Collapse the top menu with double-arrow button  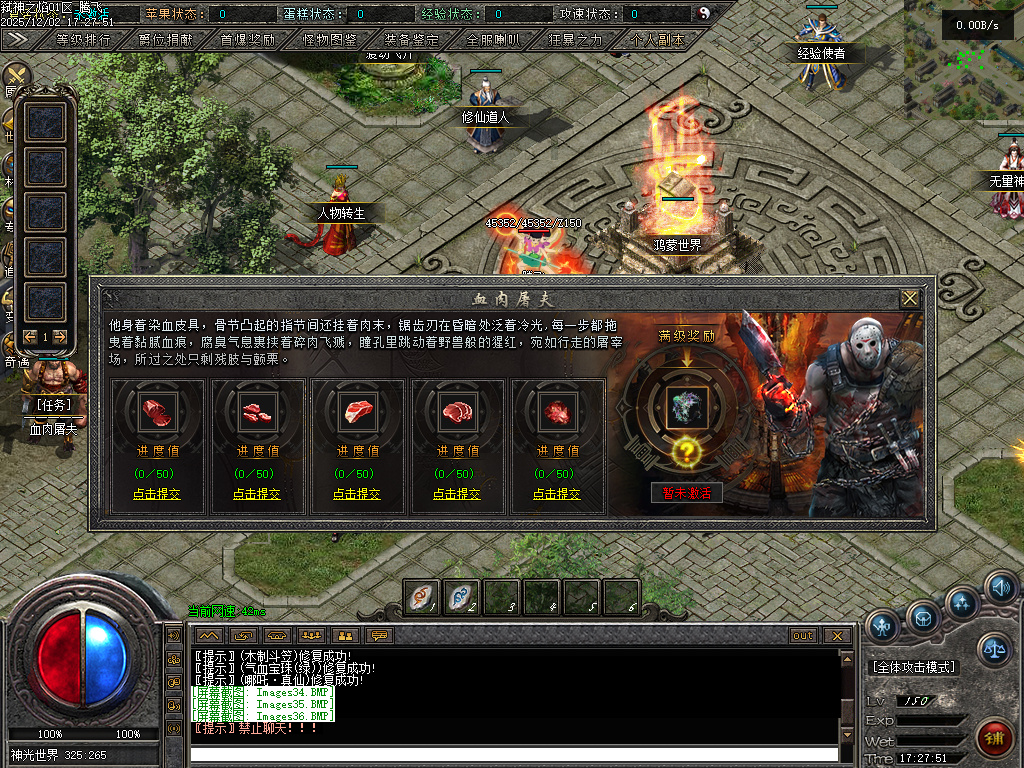pos(17,40)
